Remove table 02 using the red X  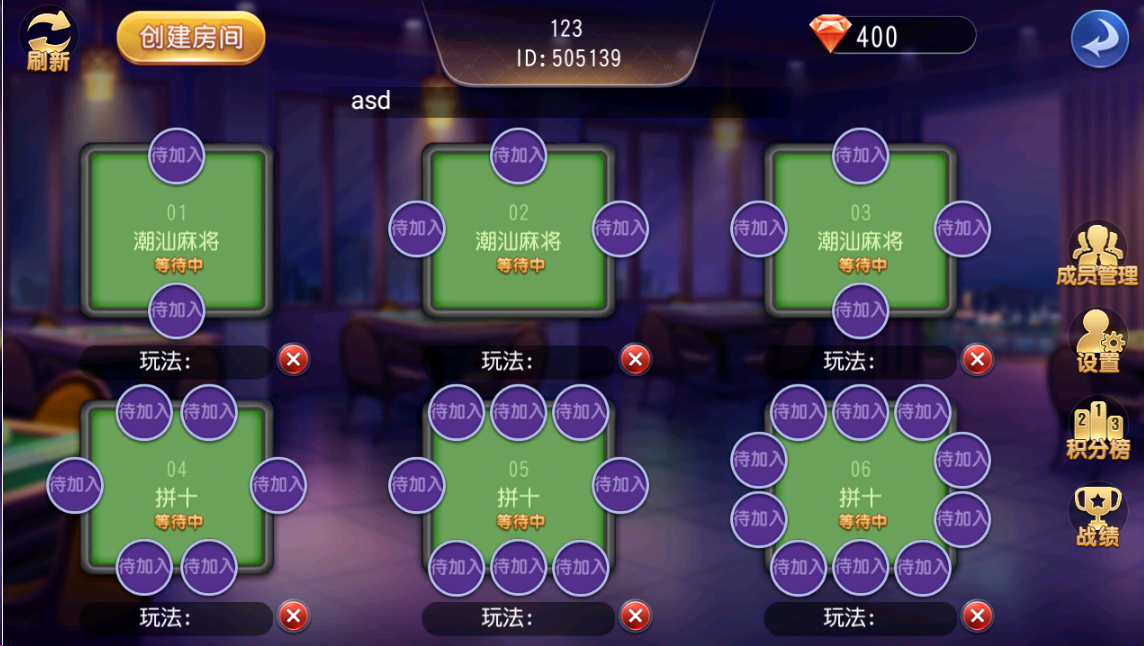[635, 359]
